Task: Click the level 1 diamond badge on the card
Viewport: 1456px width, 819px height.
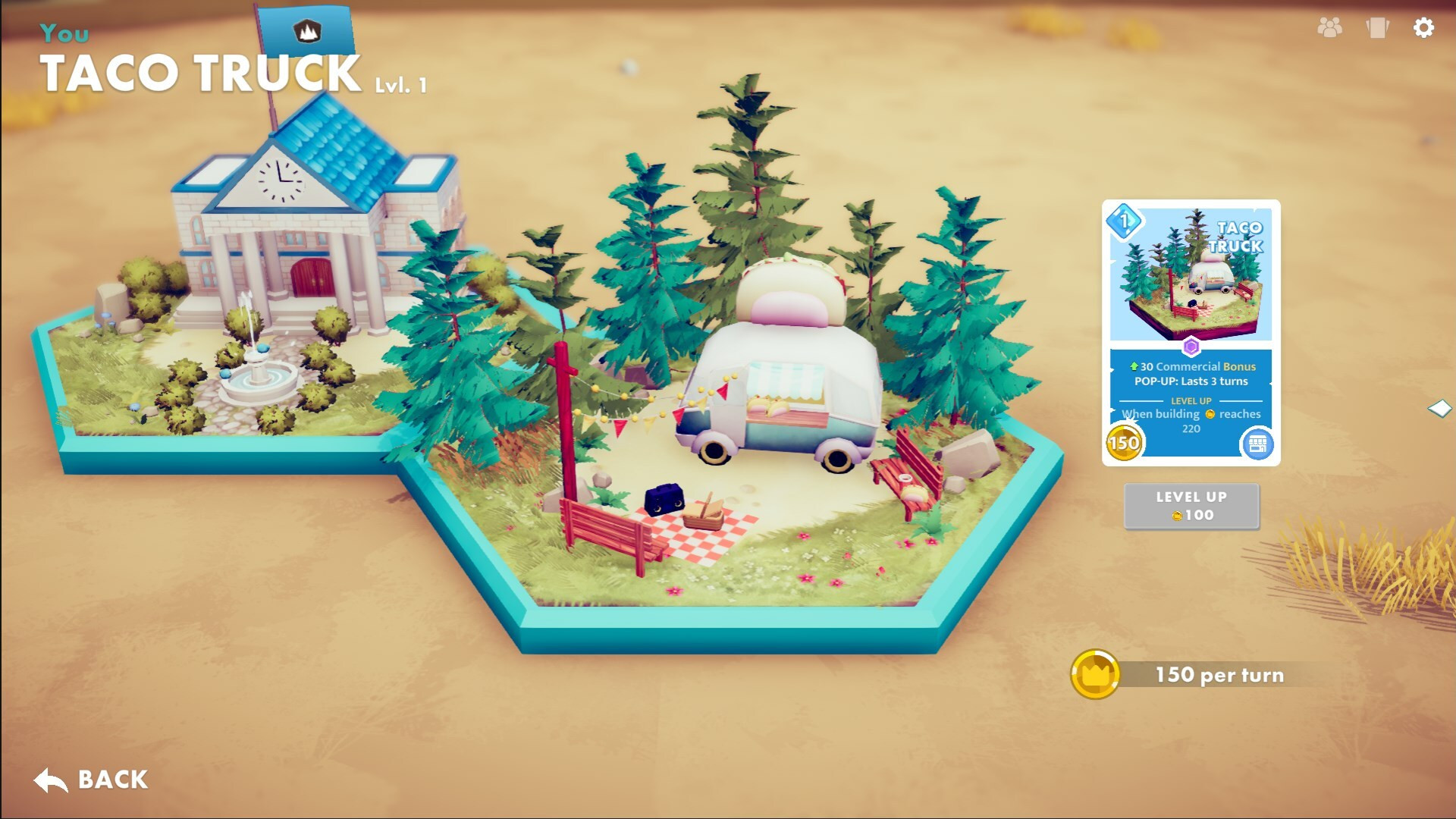Action: point(1123,221)
